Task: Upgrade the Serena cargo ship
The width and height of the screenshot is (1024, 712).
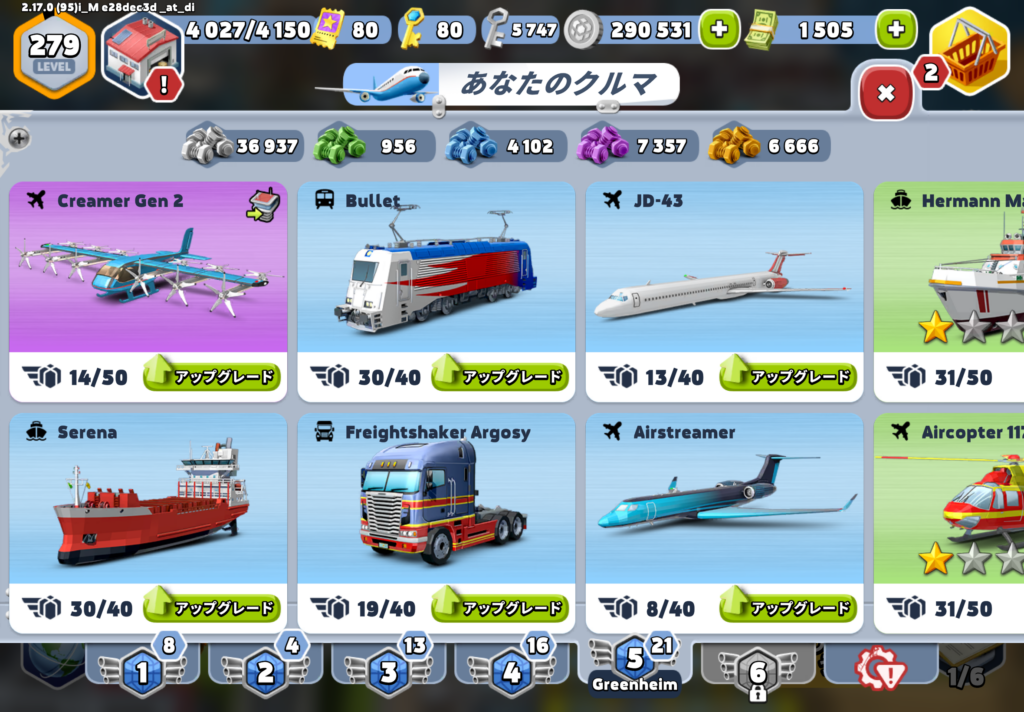Action: [211, 608]
